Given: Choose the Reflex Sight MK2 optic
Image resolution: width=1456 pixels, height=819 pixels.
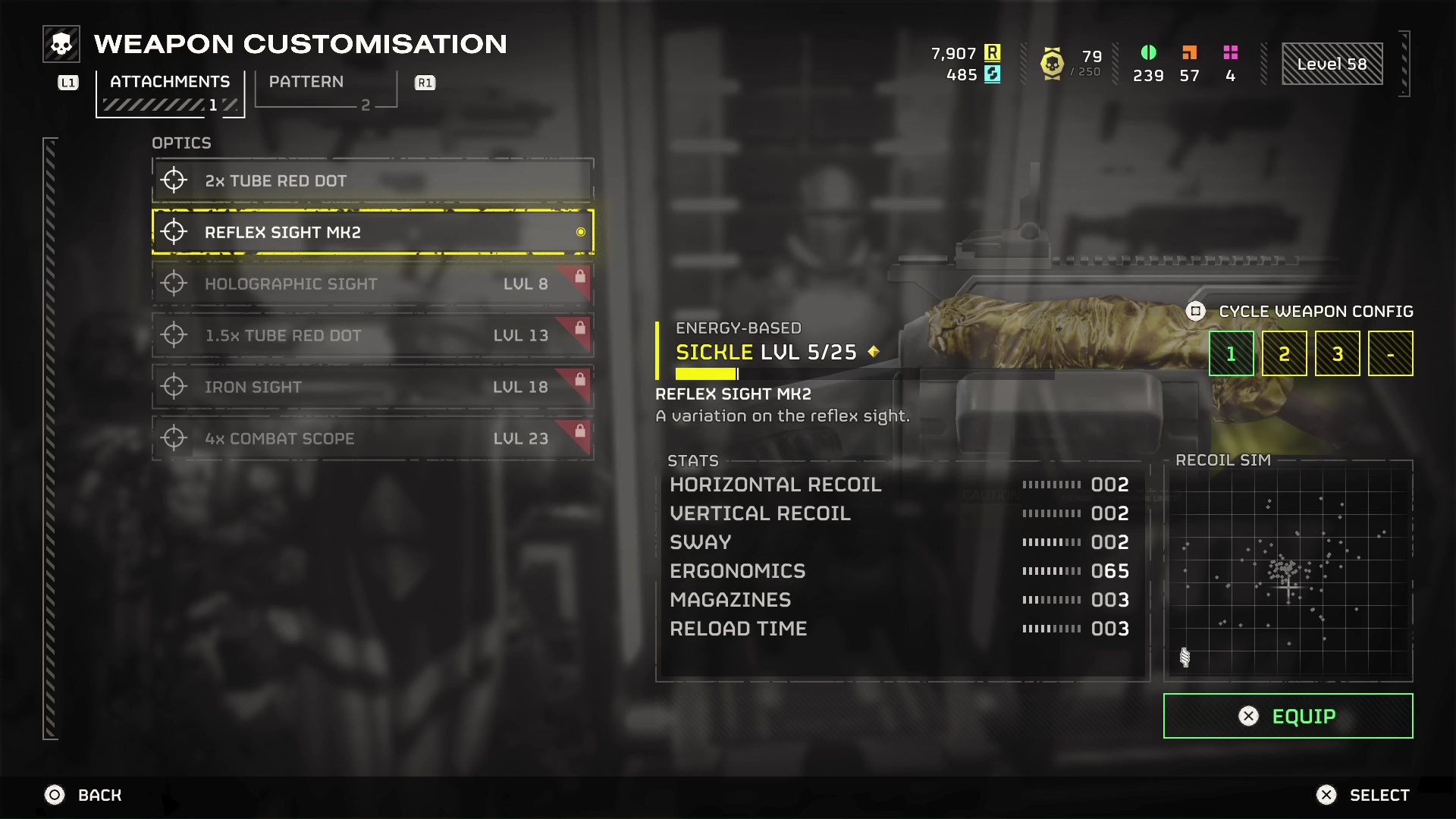Looking at the screenshot, I should [372, 232].
